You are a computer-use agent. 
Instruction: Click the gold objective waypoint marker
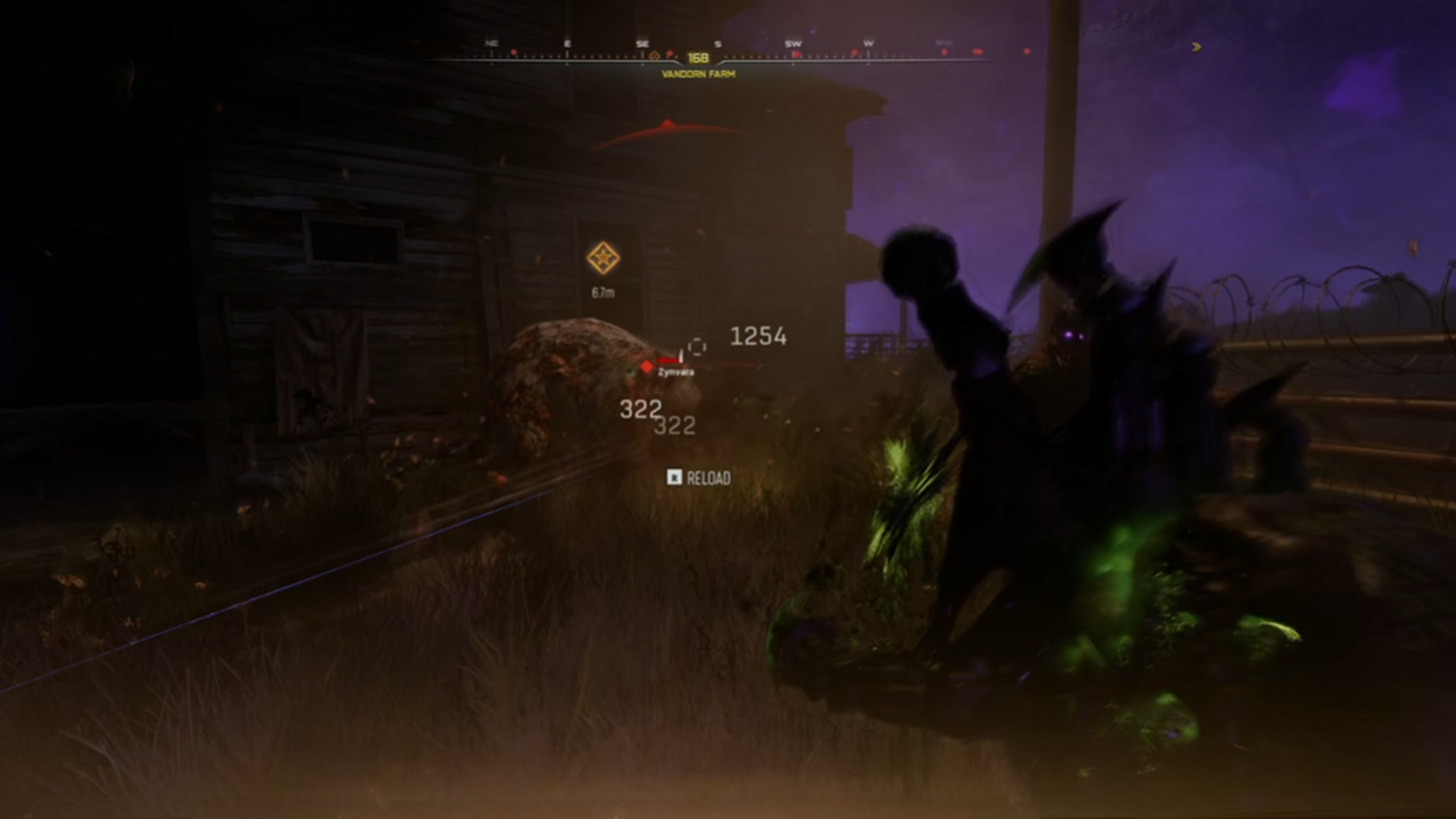coord(603,258)
